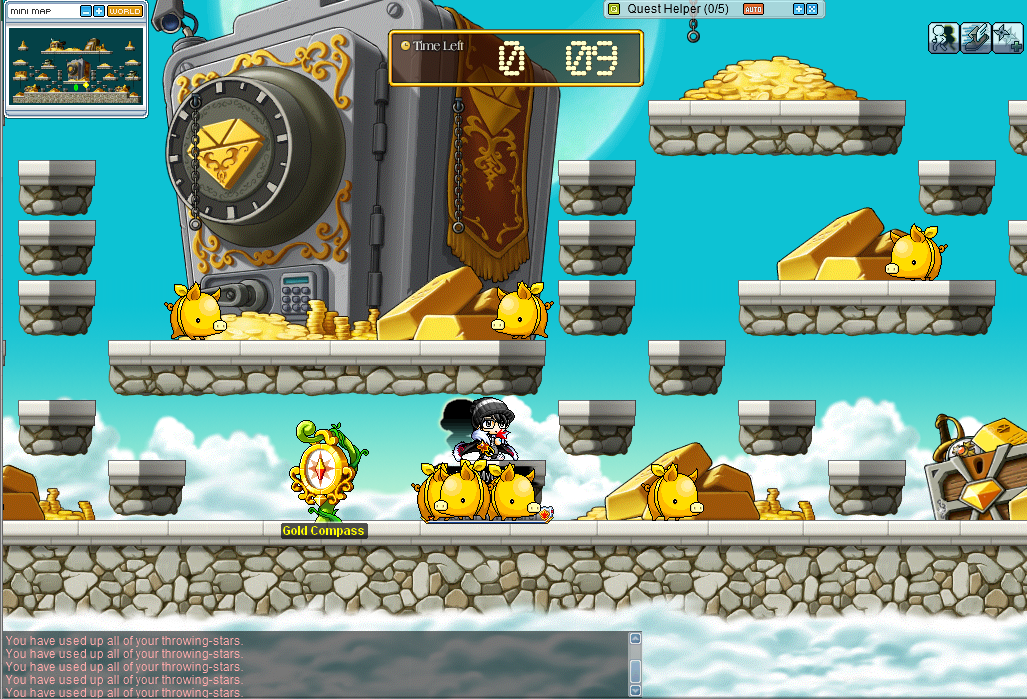Click the chat log scroll-up arrow

pos(634,638)
